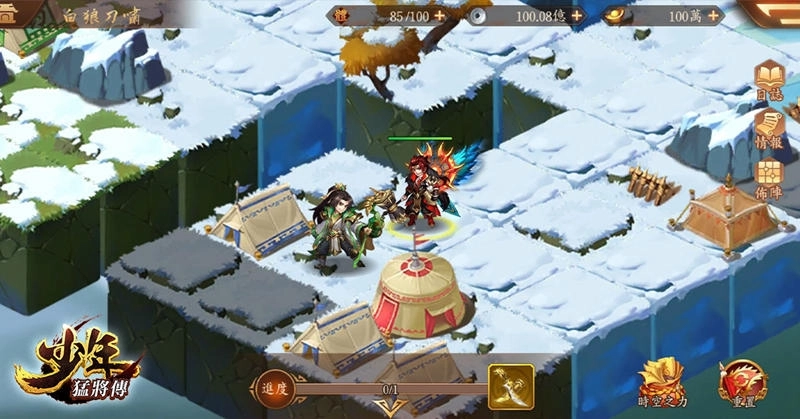Tap the round 進度 progress button
This screenshot has width=800, height=419.
pos(271,388)
